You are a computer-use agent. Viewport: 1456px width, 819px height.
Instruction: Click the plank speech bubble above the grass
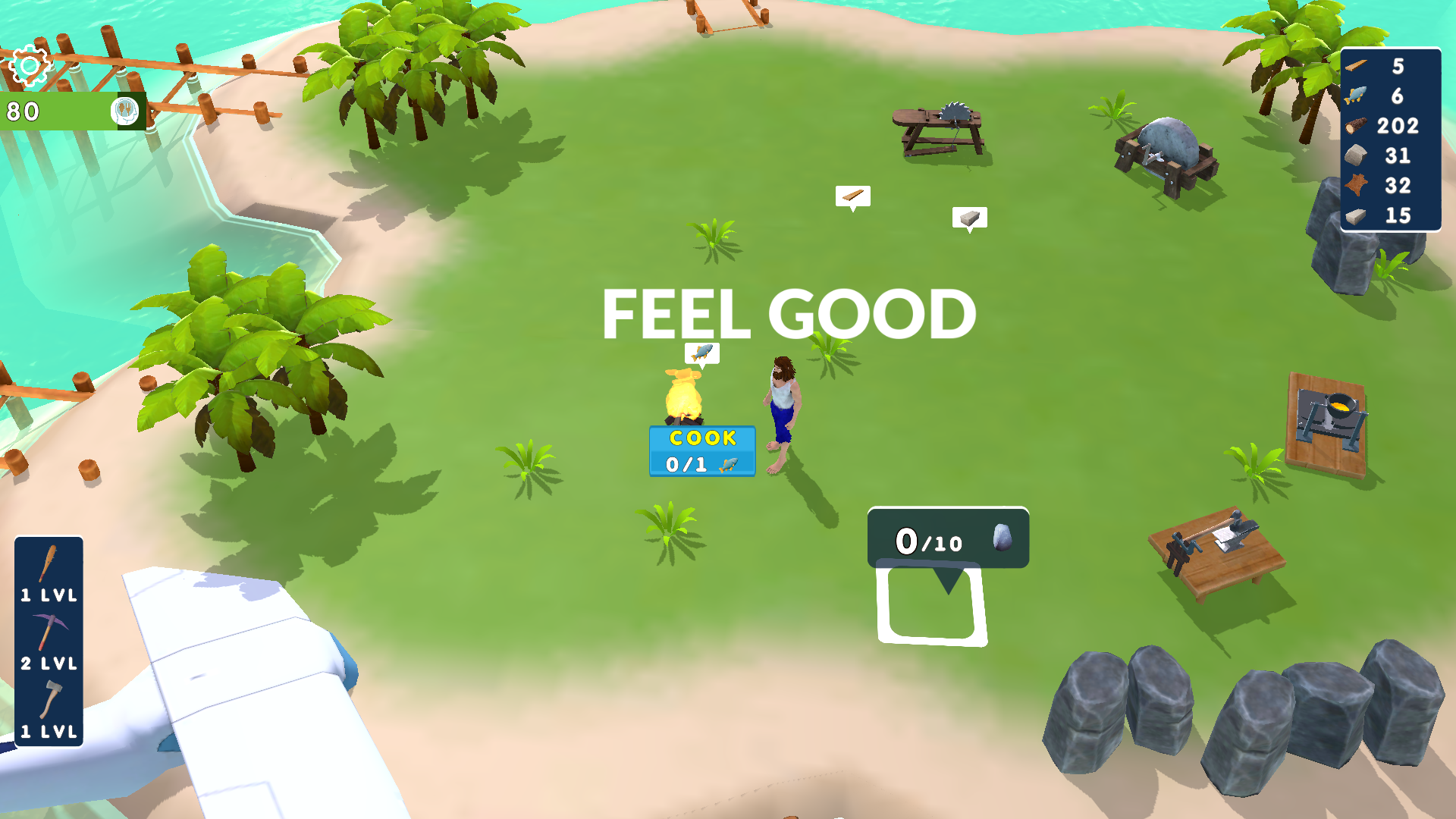(852, 195)
